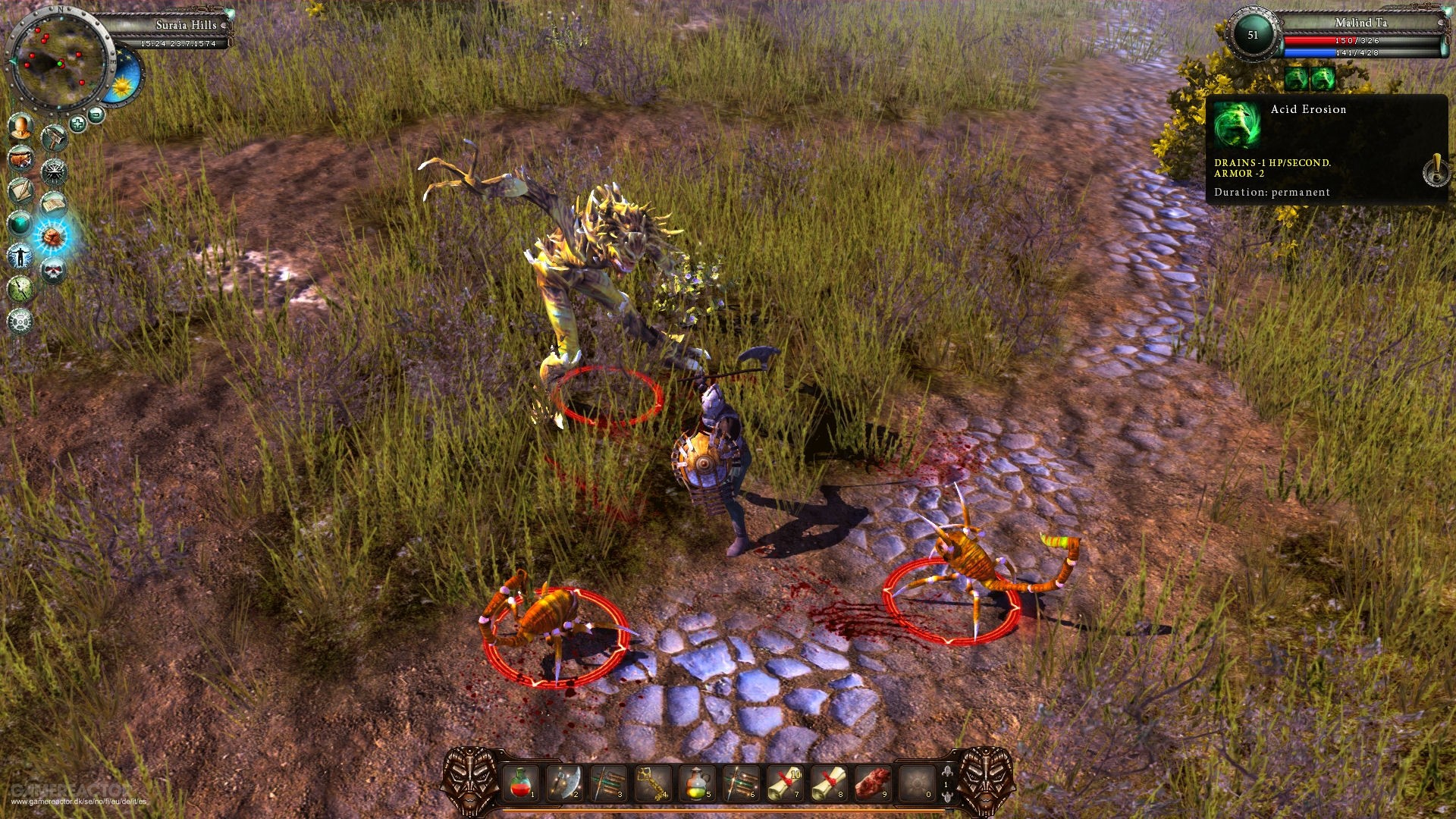
Task: Collapse the Suraia Hills label with its chevron
Action: (x=224, y=24)
